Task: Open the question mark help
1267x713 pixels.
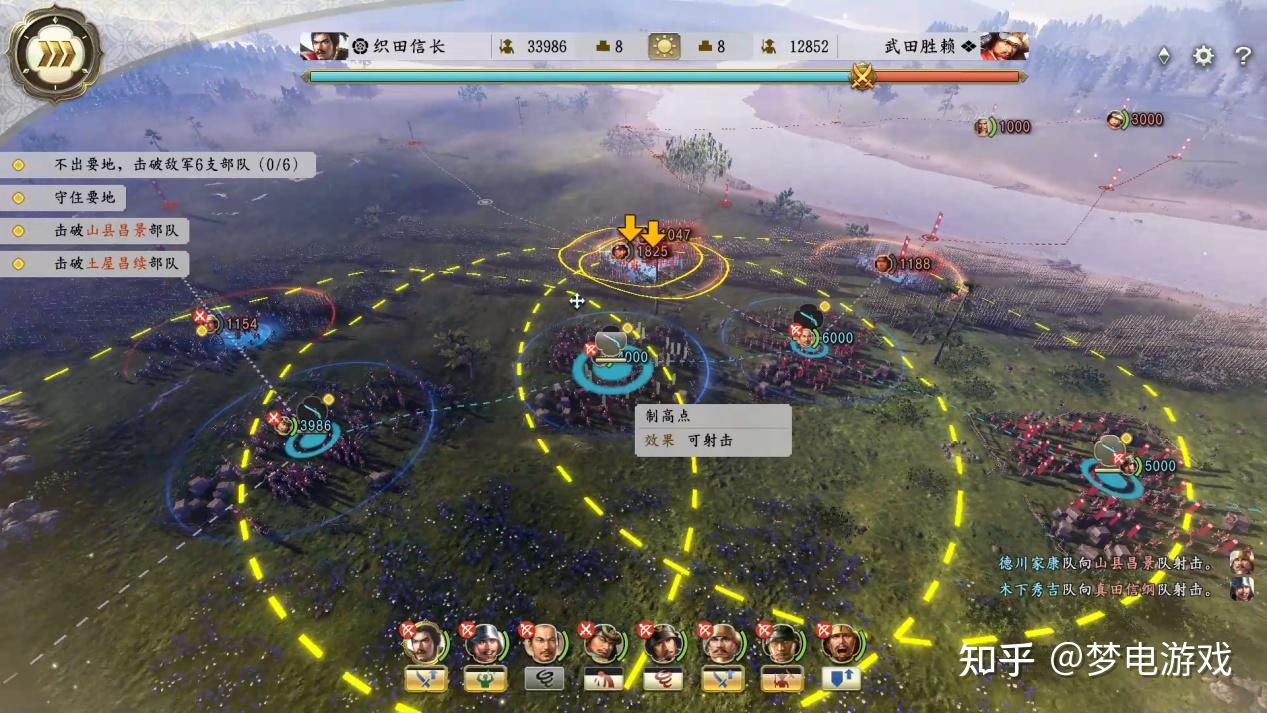Action: coord(1242,56)
